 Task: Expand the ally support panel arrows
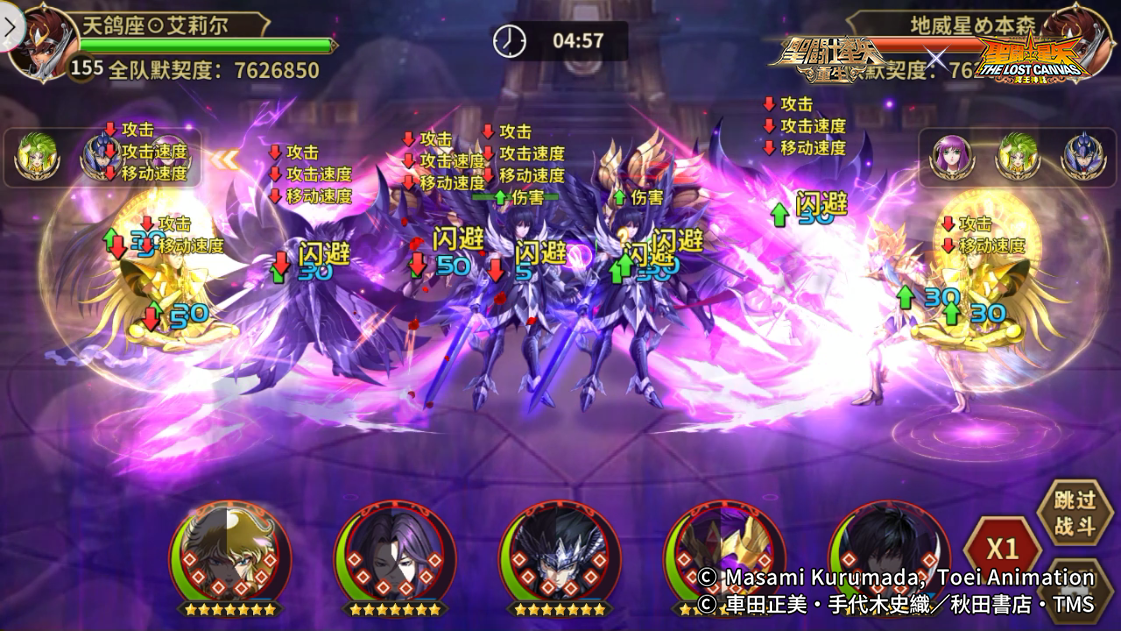pyautogui.click(x=224, y=159)
